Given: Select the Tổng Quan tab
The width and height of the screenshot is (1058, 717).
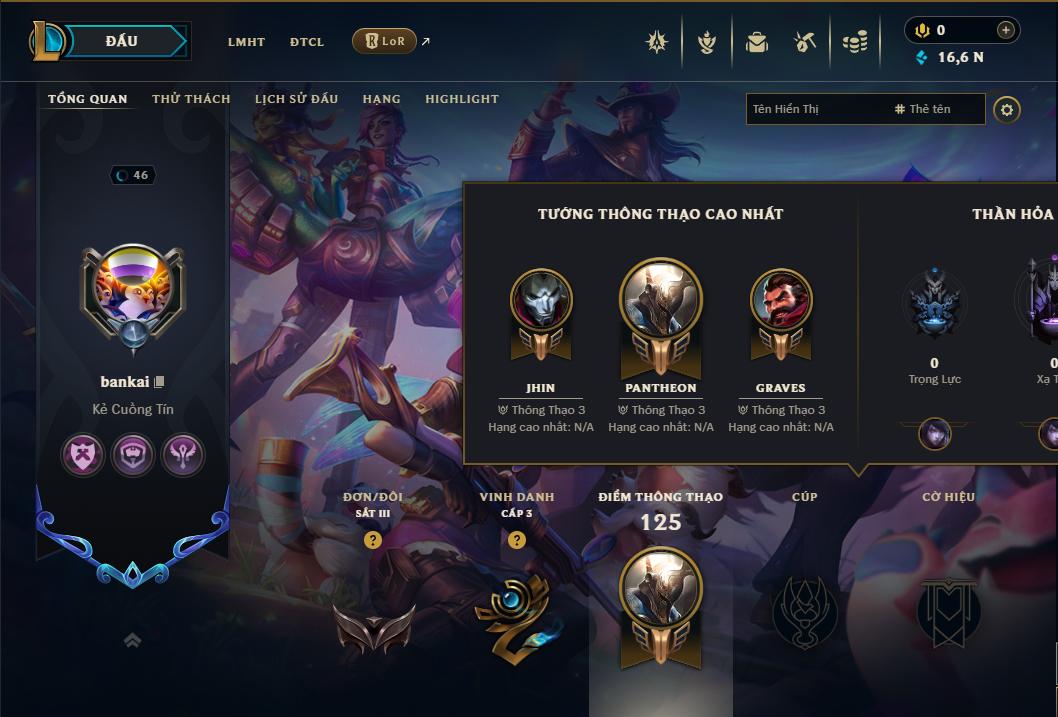Looking at the screenshot, I should (x=88, y=99).
